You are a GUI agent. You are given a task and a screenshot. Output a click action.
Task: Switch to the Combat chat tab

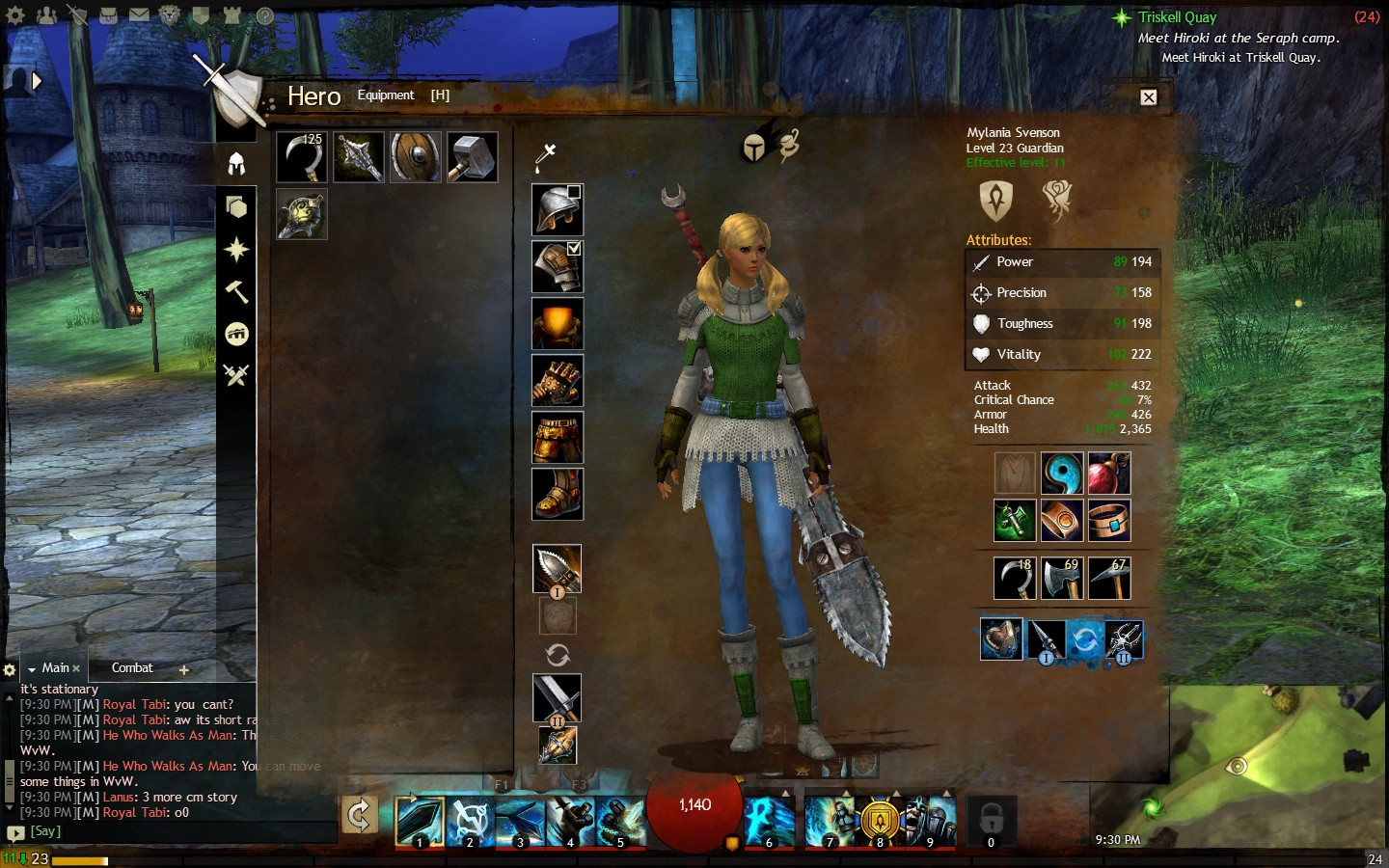pos(132,667)
